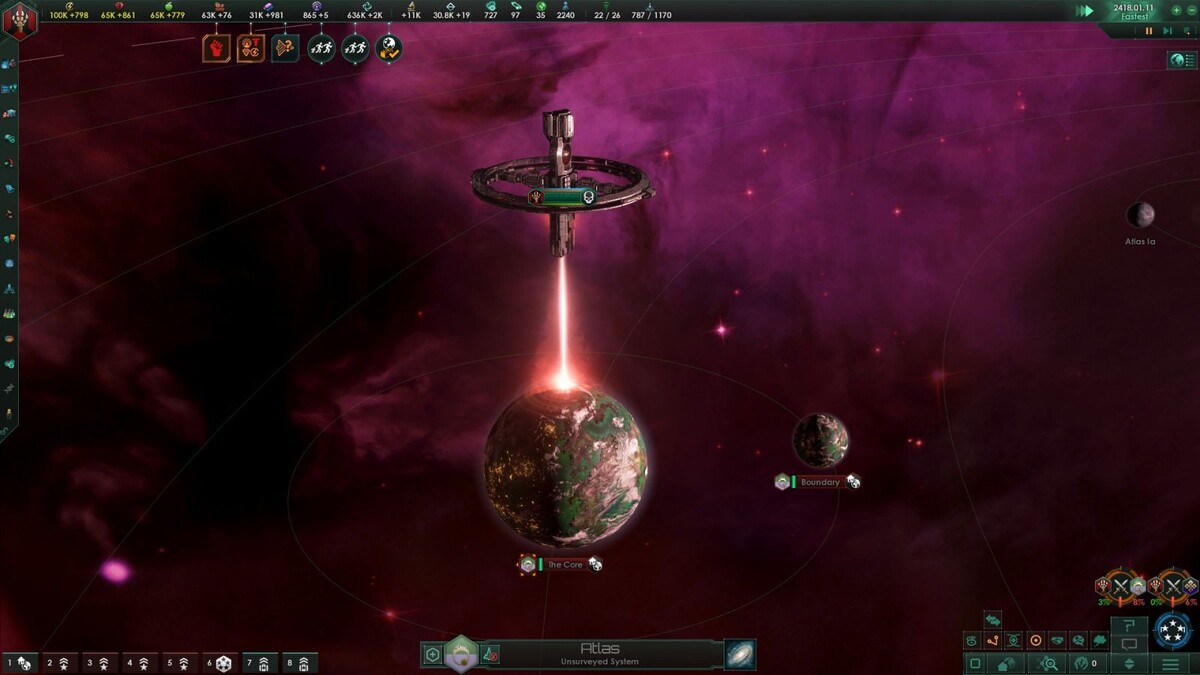
Task: Pause the game with the pause button
Action: tap(1149, 31)
